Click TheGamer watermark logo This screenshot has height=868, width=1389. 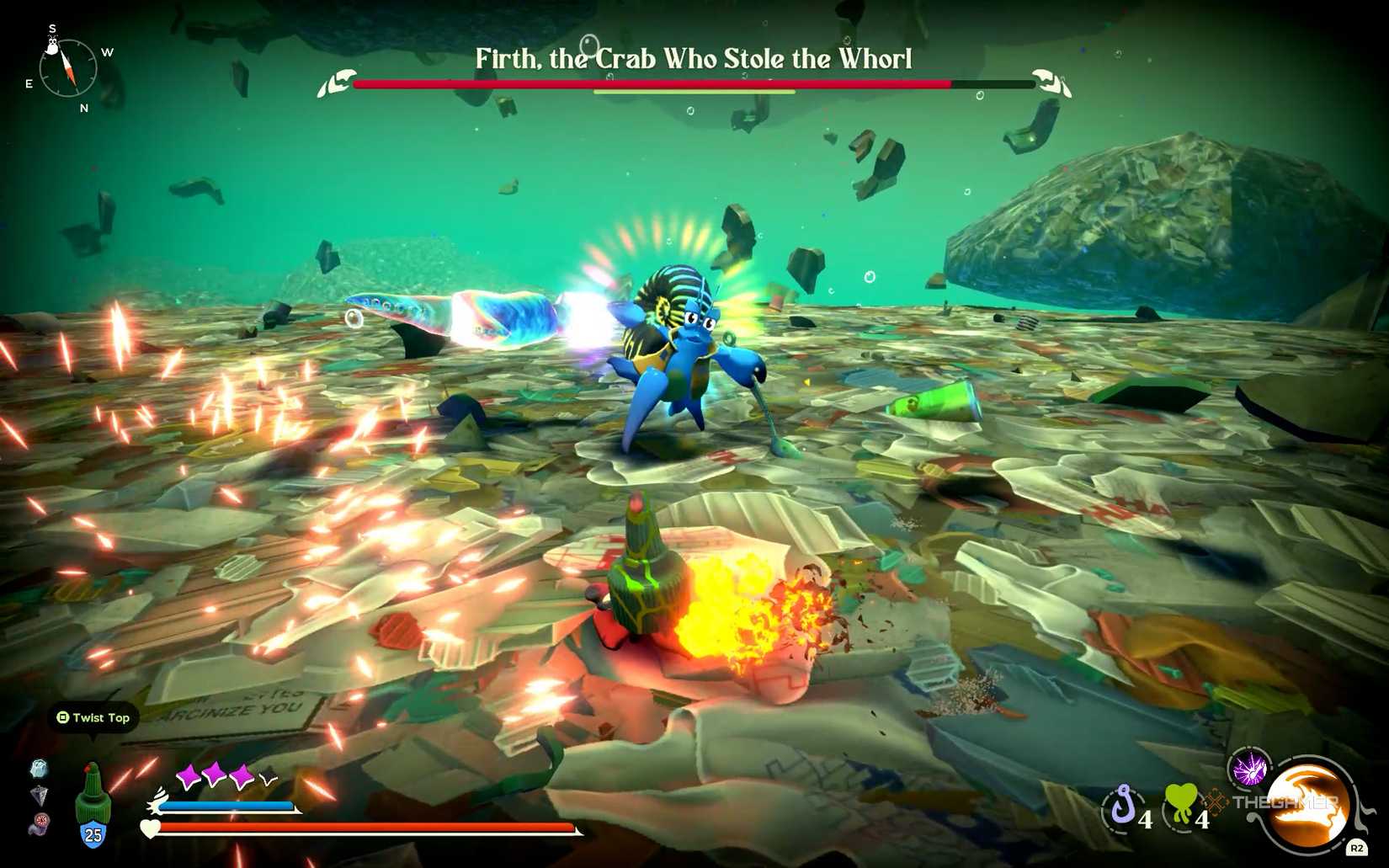[x=1285, y=801]
